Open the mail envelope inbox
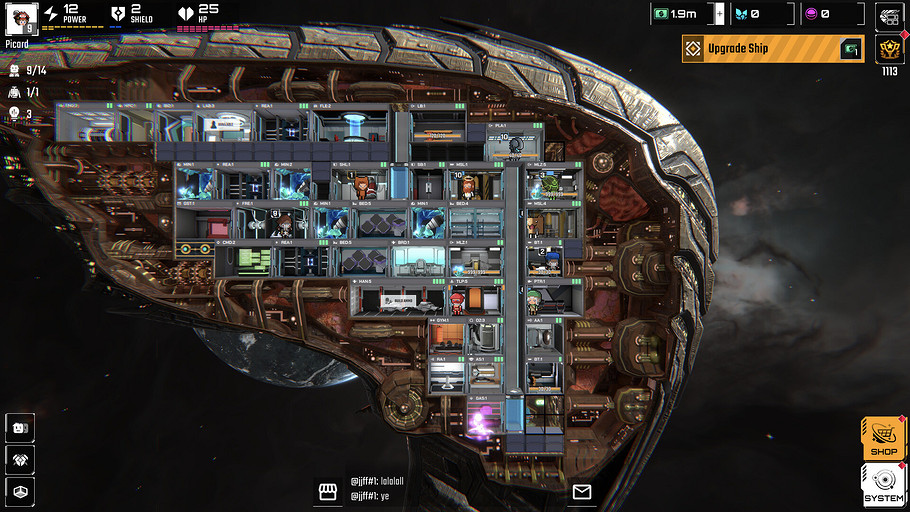910x512 pixels. pos(581,491)
